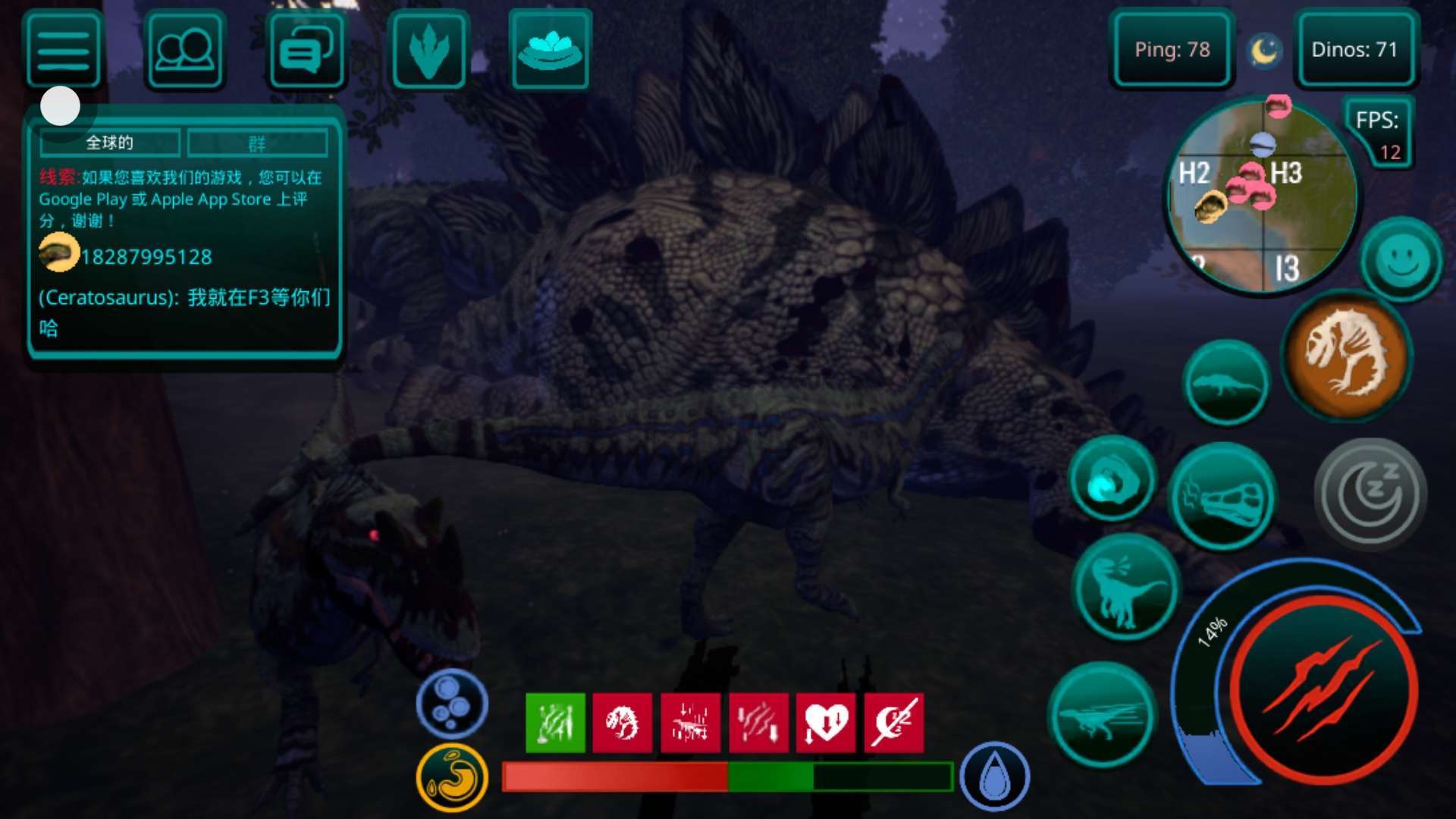Activate the orange dinosaur skeleton ability

(1347, 353)
